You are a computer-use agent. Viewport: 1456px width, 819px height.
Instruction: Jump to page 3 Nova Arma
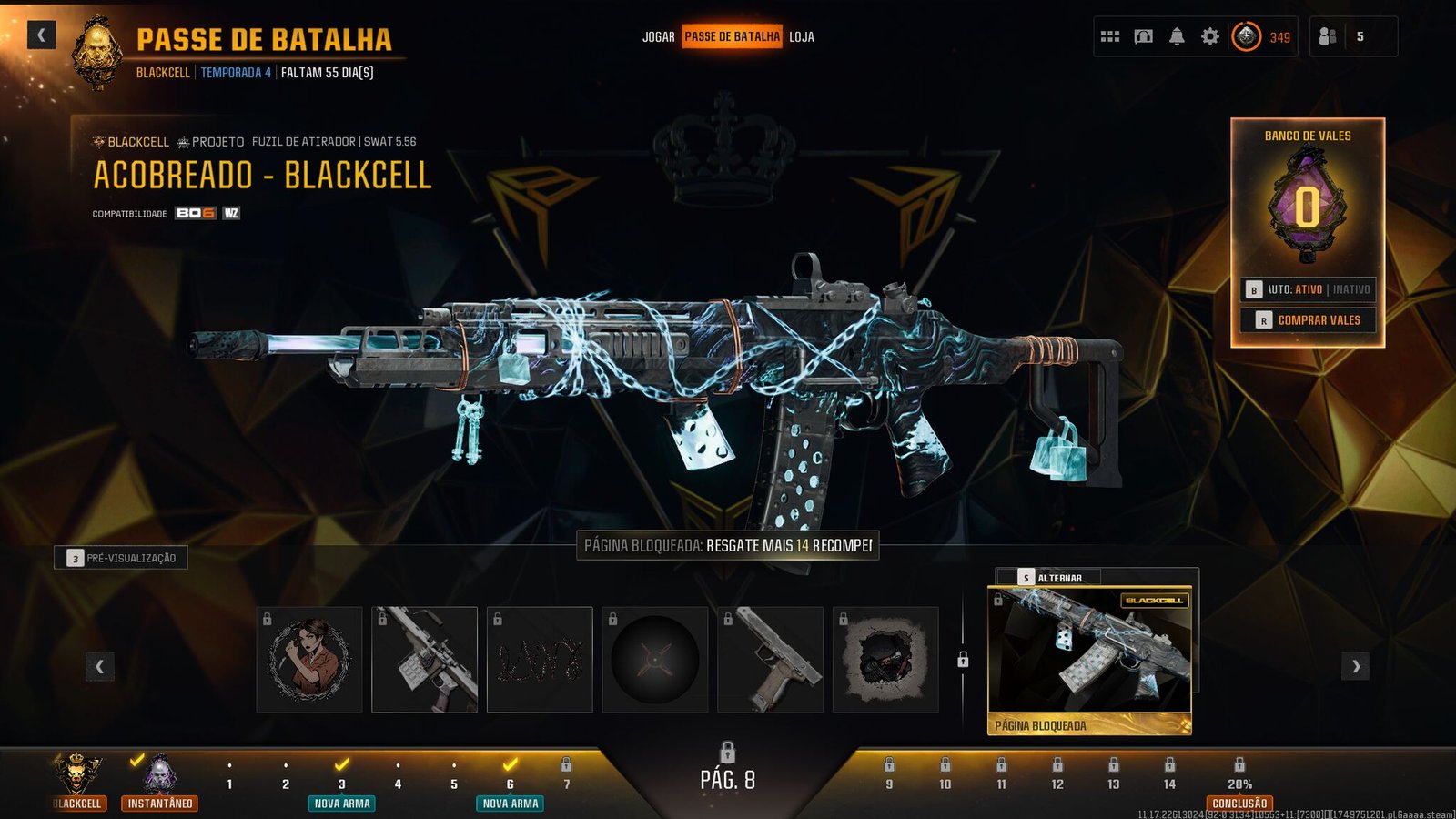click(x=342, y=784)
